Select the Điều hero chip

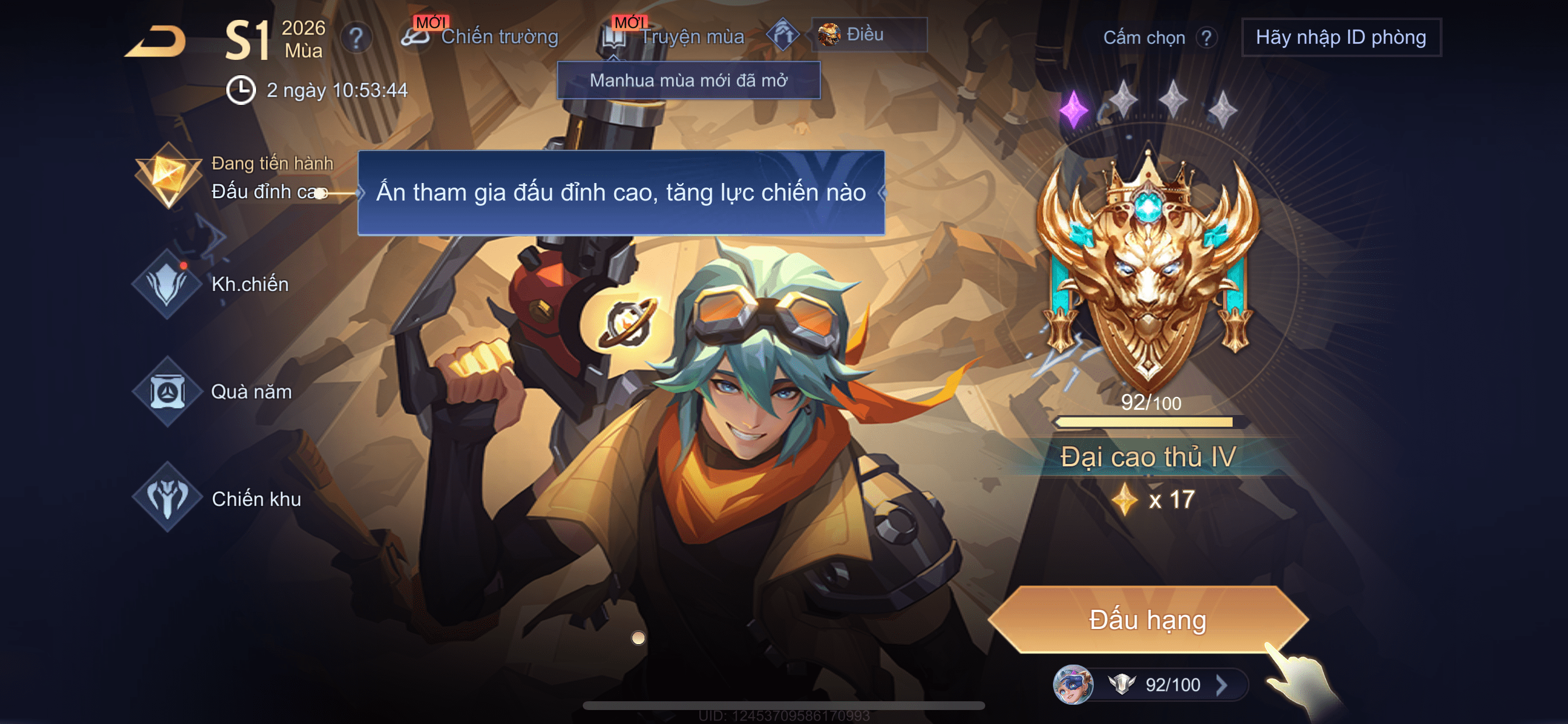click(868, 34)
